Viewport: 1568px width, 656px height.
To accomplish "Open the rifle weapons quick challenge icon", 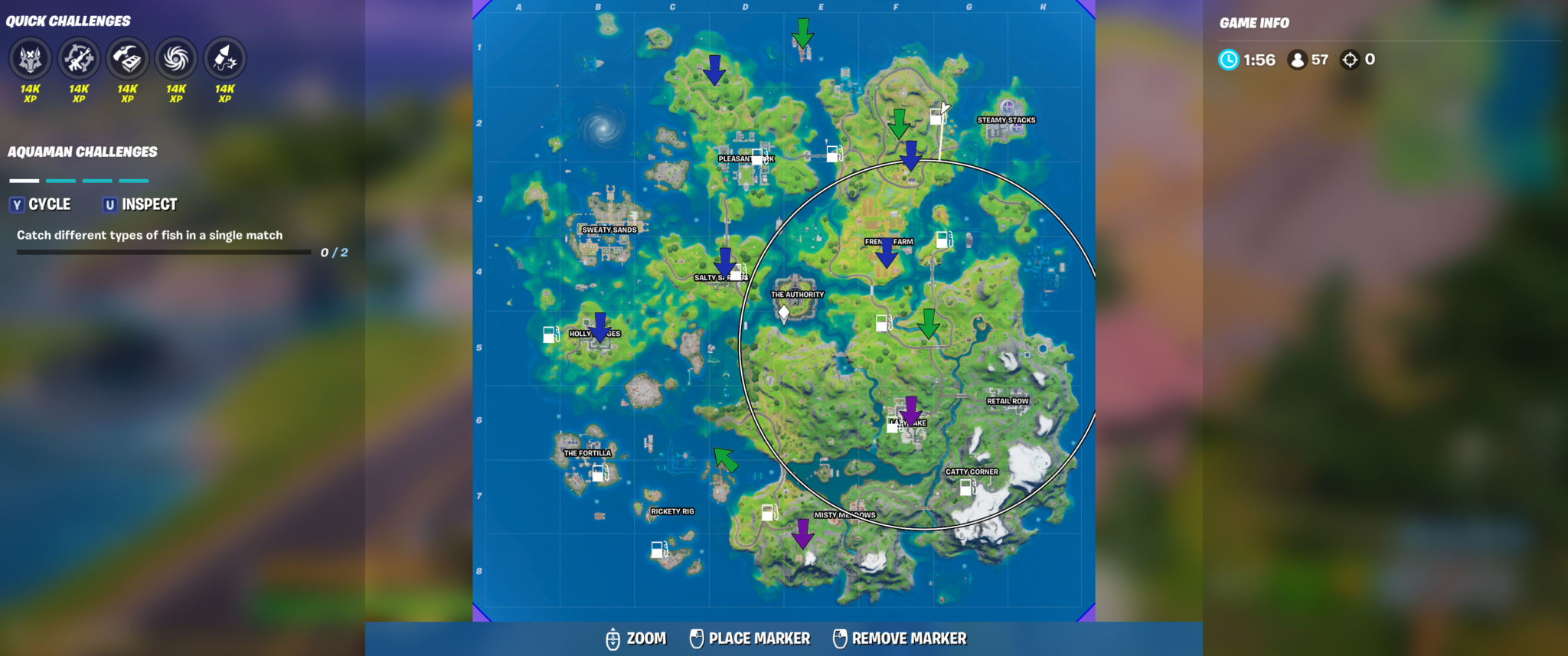I will pyautogui.click(x=78, y=58).
